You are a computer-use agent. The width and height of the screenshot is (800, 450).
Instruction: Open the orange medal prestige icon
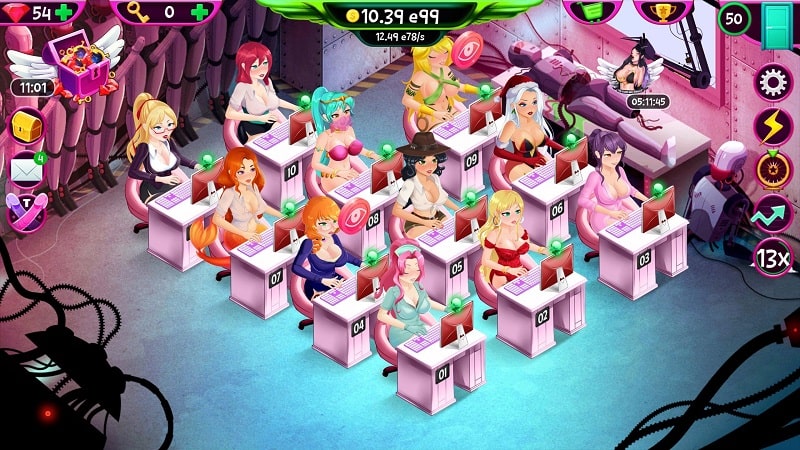point(773,170)
